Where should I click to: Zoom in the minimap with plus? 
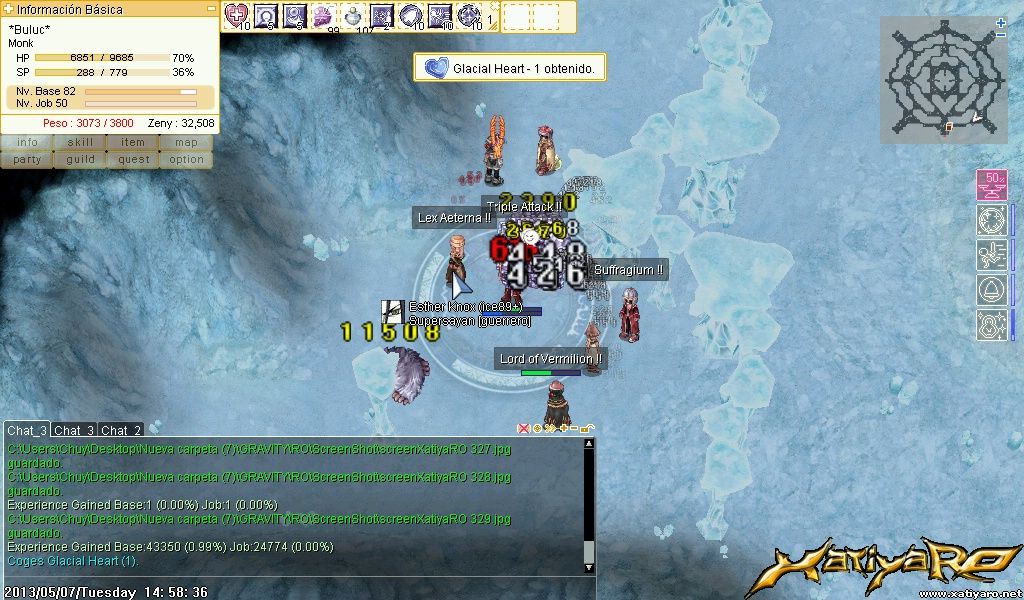(1001, 23)
